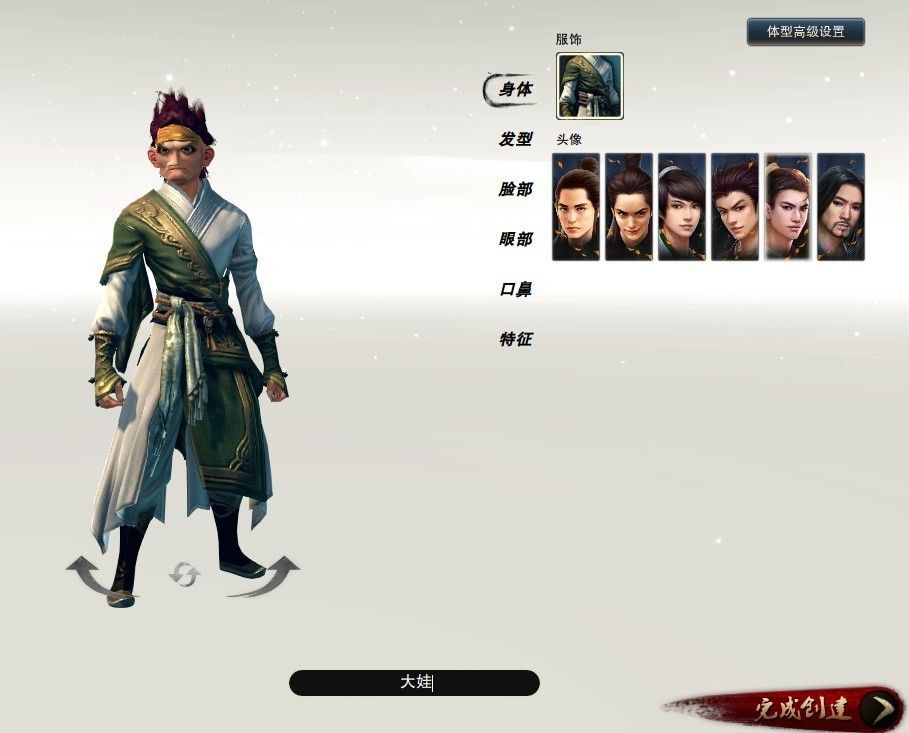Pick the second portrait with tall topknot
909x733 pixels.
(629, 207)
